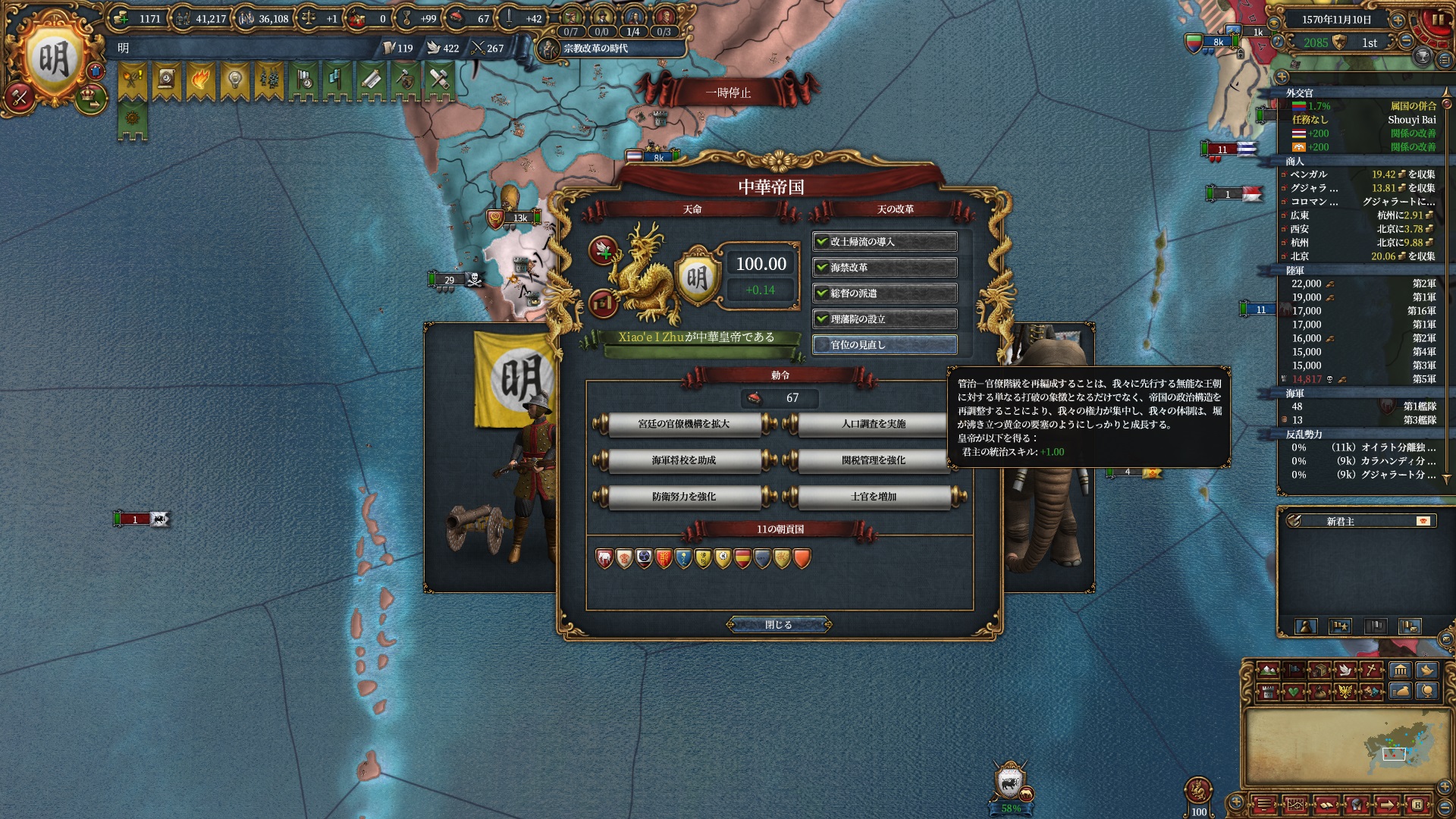Open the 新君主 notification entry

tap(1357, 522)
